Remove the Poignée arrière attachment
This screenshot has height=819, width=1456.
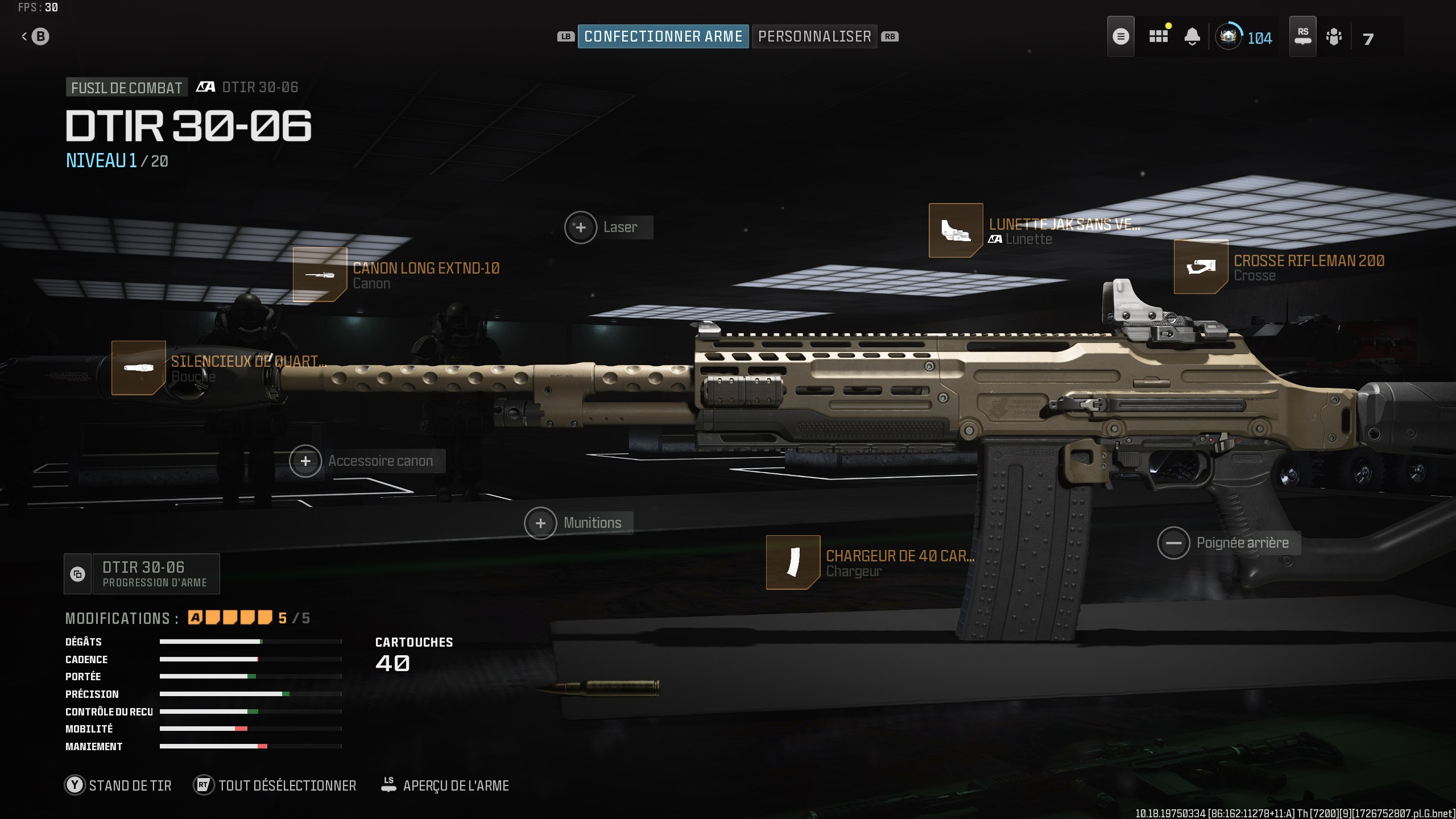pyautogui.click(x=1174, y=543)
